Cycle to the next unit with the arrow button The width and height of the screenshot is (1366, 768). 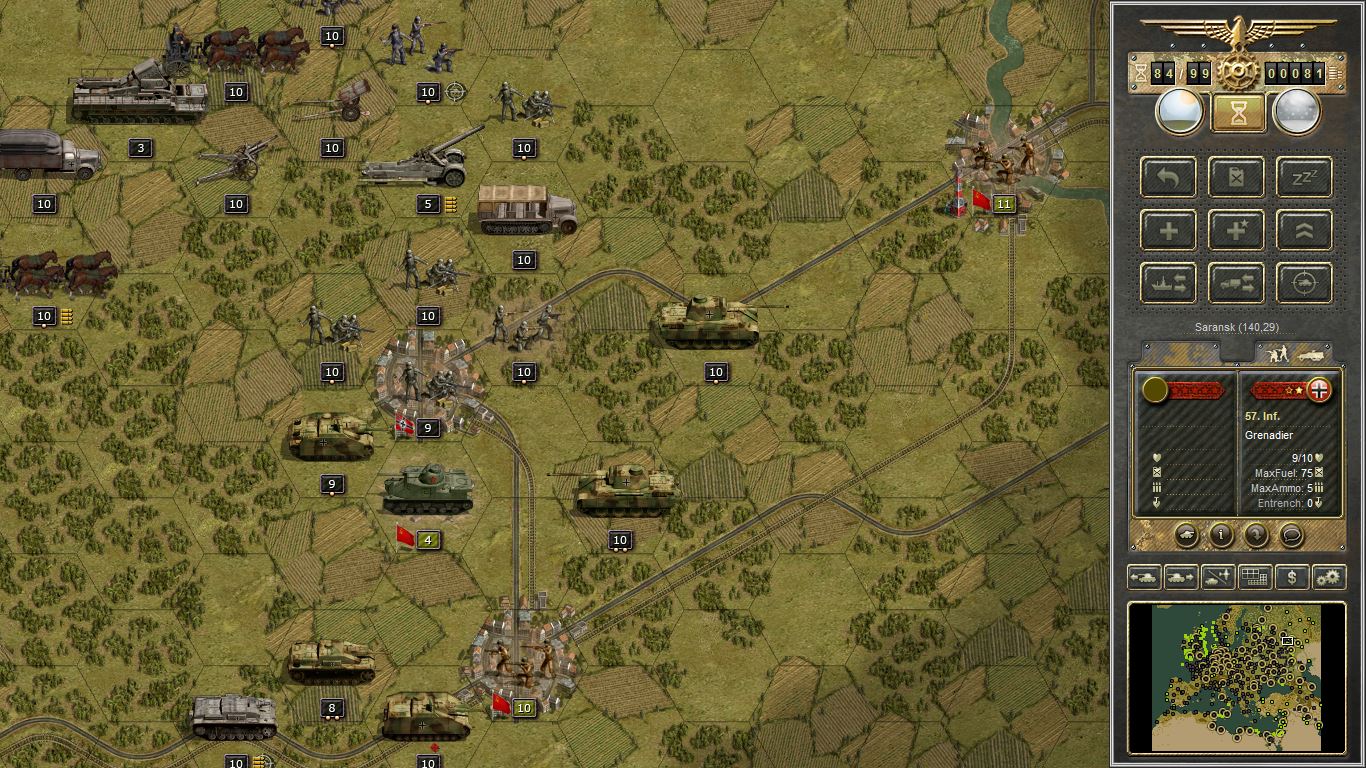(x=1180, y=577)
